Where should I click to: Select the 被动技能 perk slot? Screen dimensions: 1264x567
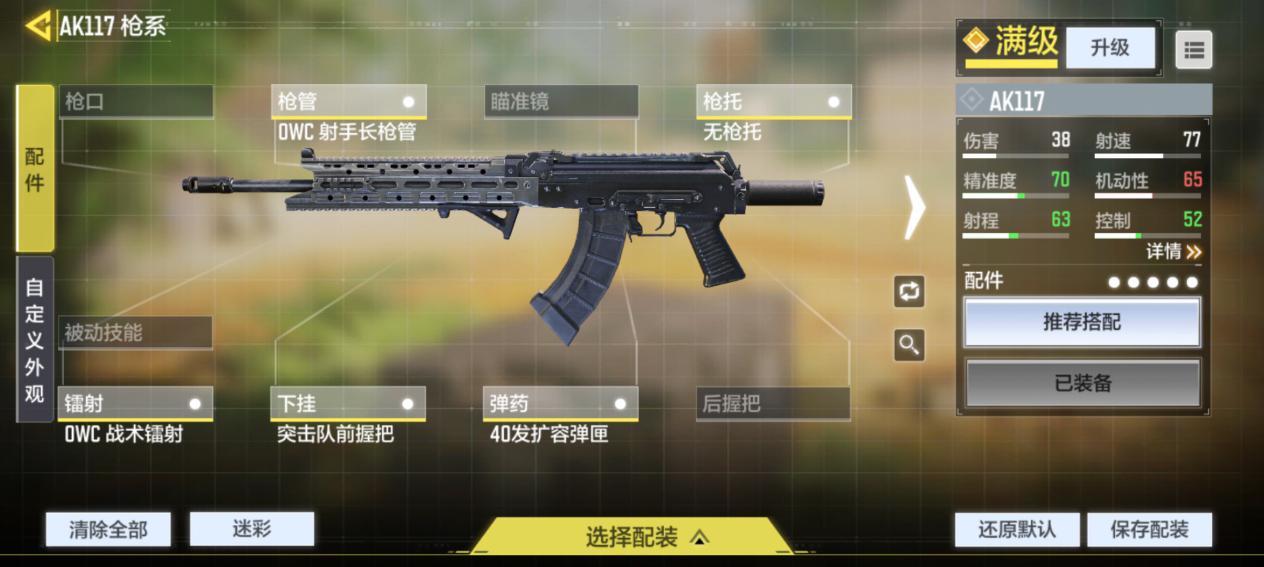pyautogui.click(x=136, y=333)
